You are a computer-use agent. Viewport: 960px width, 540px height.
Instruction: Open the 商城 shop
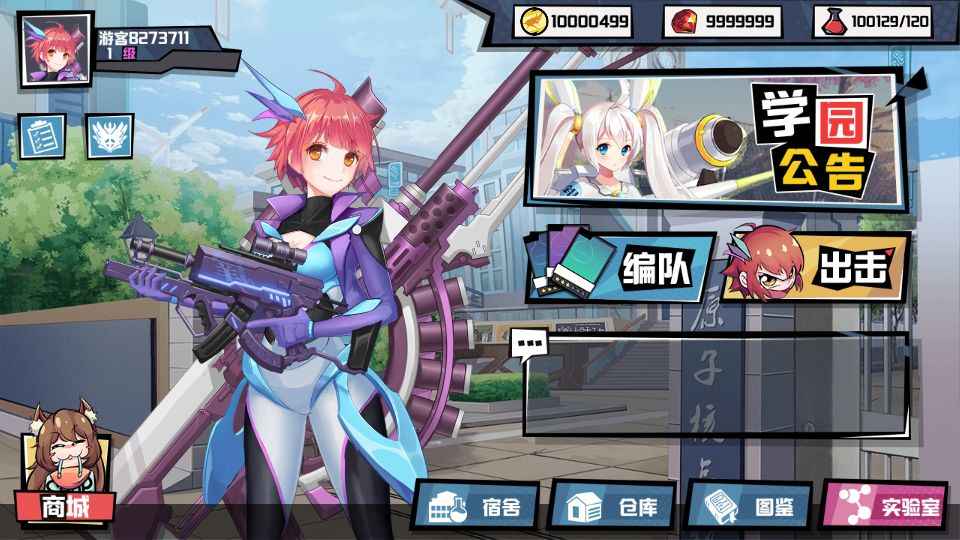[x=64, y=505]
